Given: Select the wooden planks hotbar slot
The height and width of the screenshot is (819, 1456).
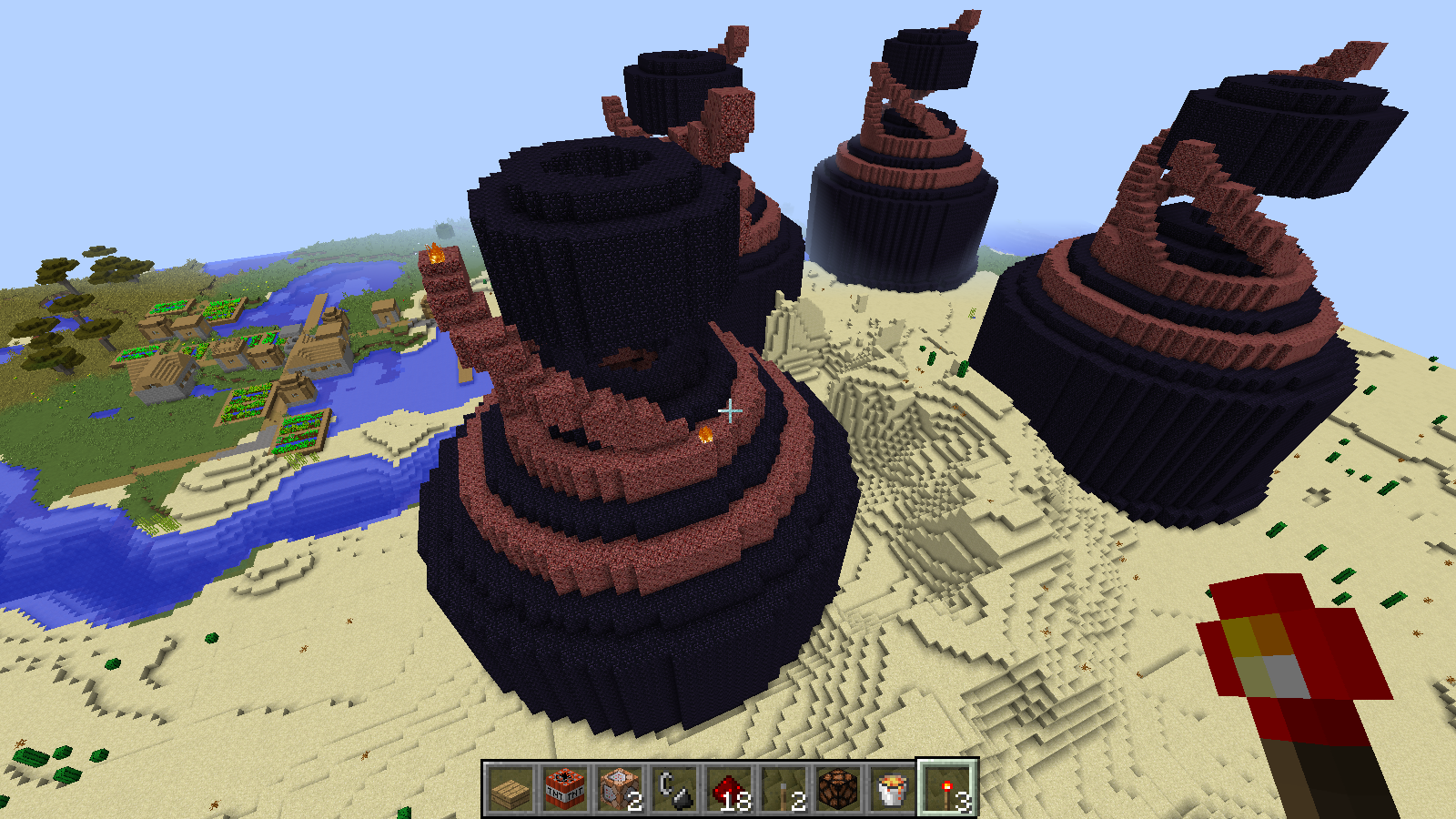Looking at the screenshot, I should pos(510,790).
